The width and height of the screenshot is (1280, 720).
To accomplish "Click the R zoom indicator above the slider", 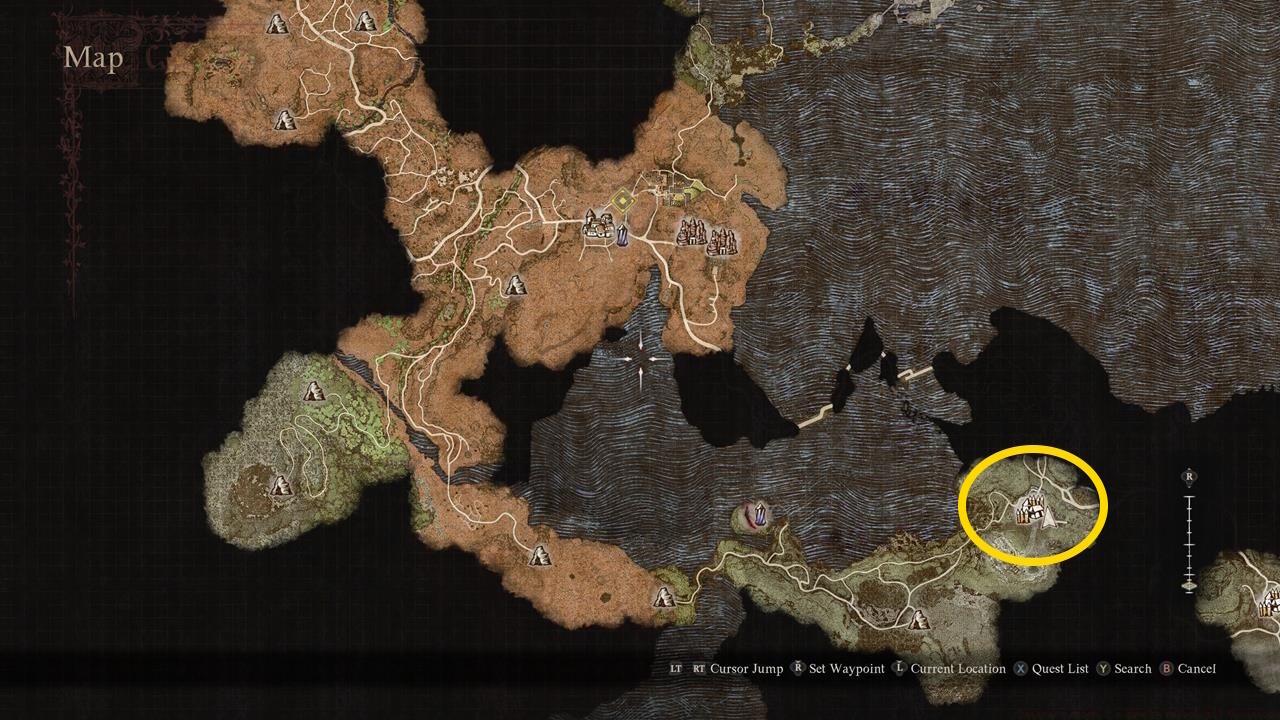I will pos(1189,477).
